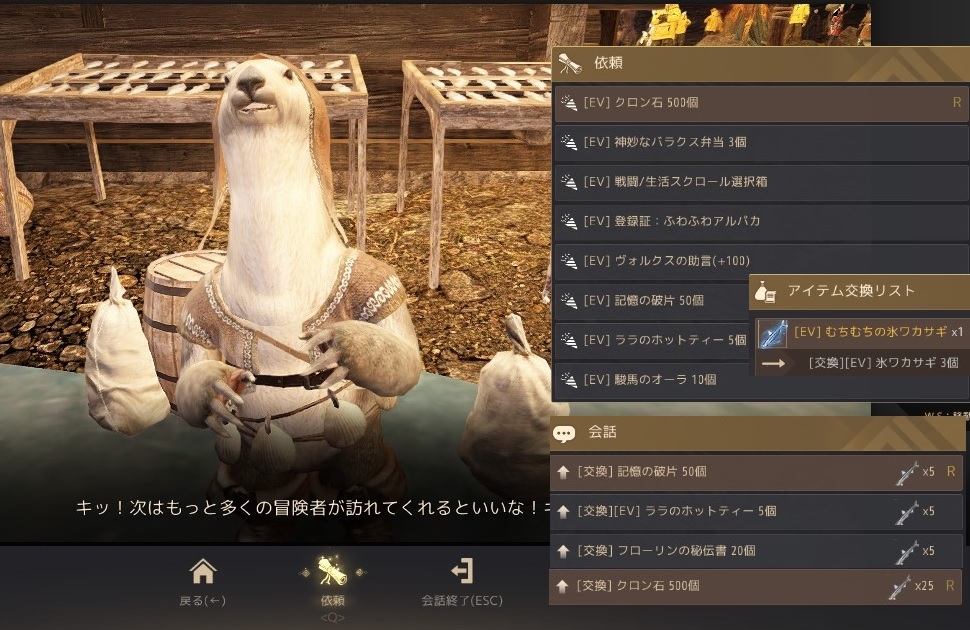Choose the [EV] 神妙なバラクス弁当 3個 quest
The image size is (970, 630).
click(x=760, y=142)
